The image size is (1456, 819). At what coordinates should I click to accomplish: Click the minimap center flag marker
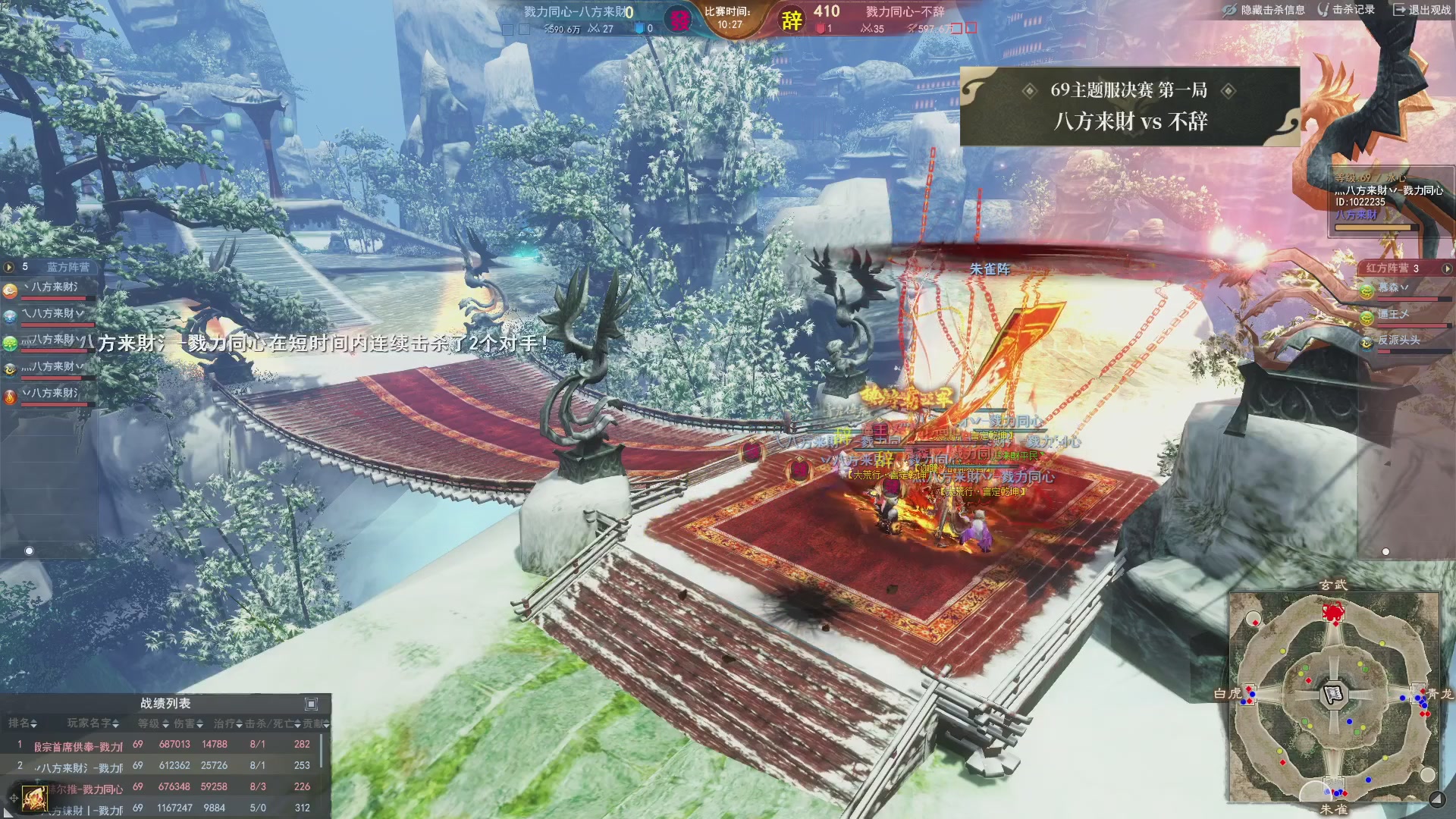[x=1333, y=693]
